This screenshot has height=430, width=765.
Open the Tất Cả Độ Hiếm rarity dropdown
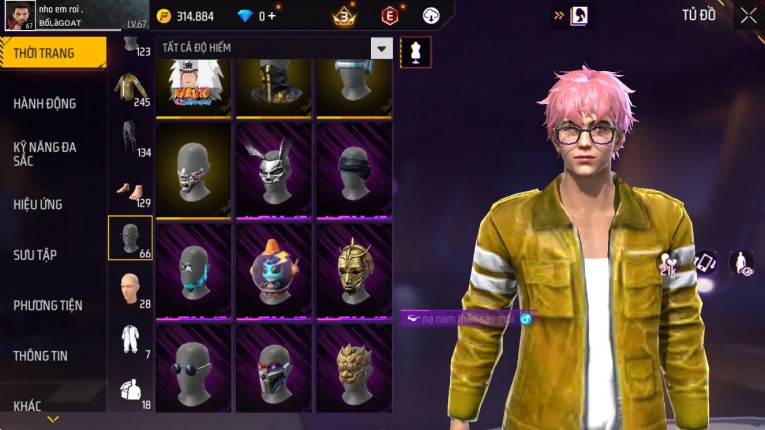(x=381, y=48)
